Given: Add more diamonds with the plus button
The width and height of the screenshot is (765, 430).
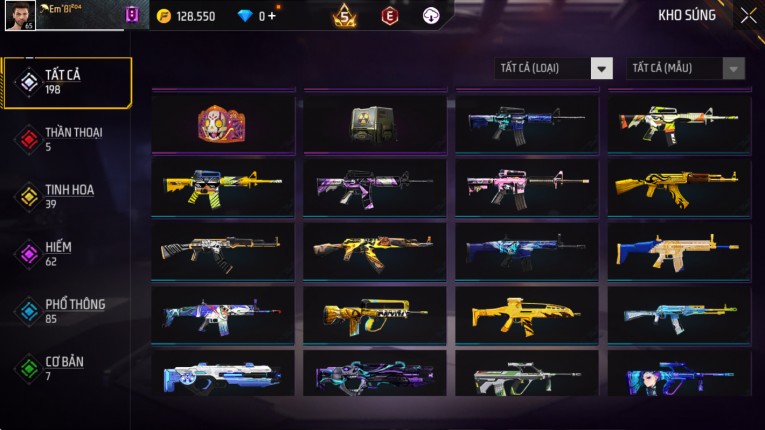Looking at the screenshot, I should (x=272, y=16).
